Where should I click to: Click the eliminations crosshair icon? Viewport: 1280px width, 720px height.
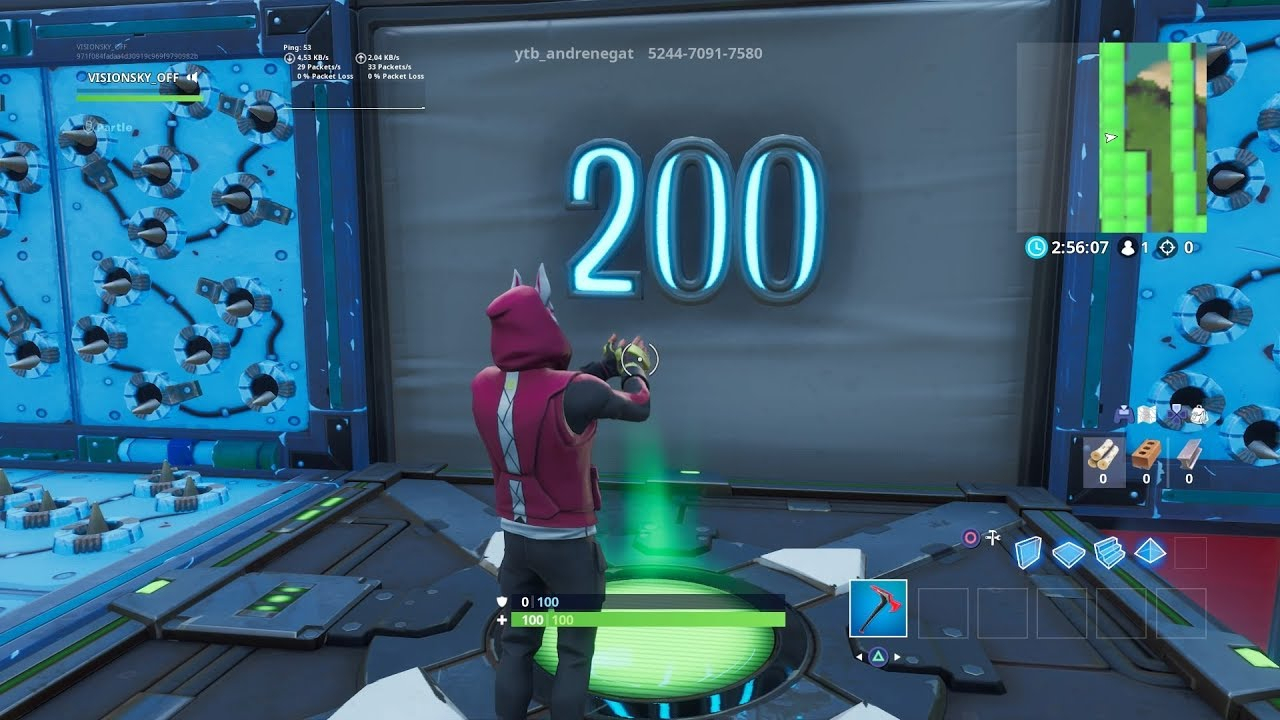(x=1167, y=247)
